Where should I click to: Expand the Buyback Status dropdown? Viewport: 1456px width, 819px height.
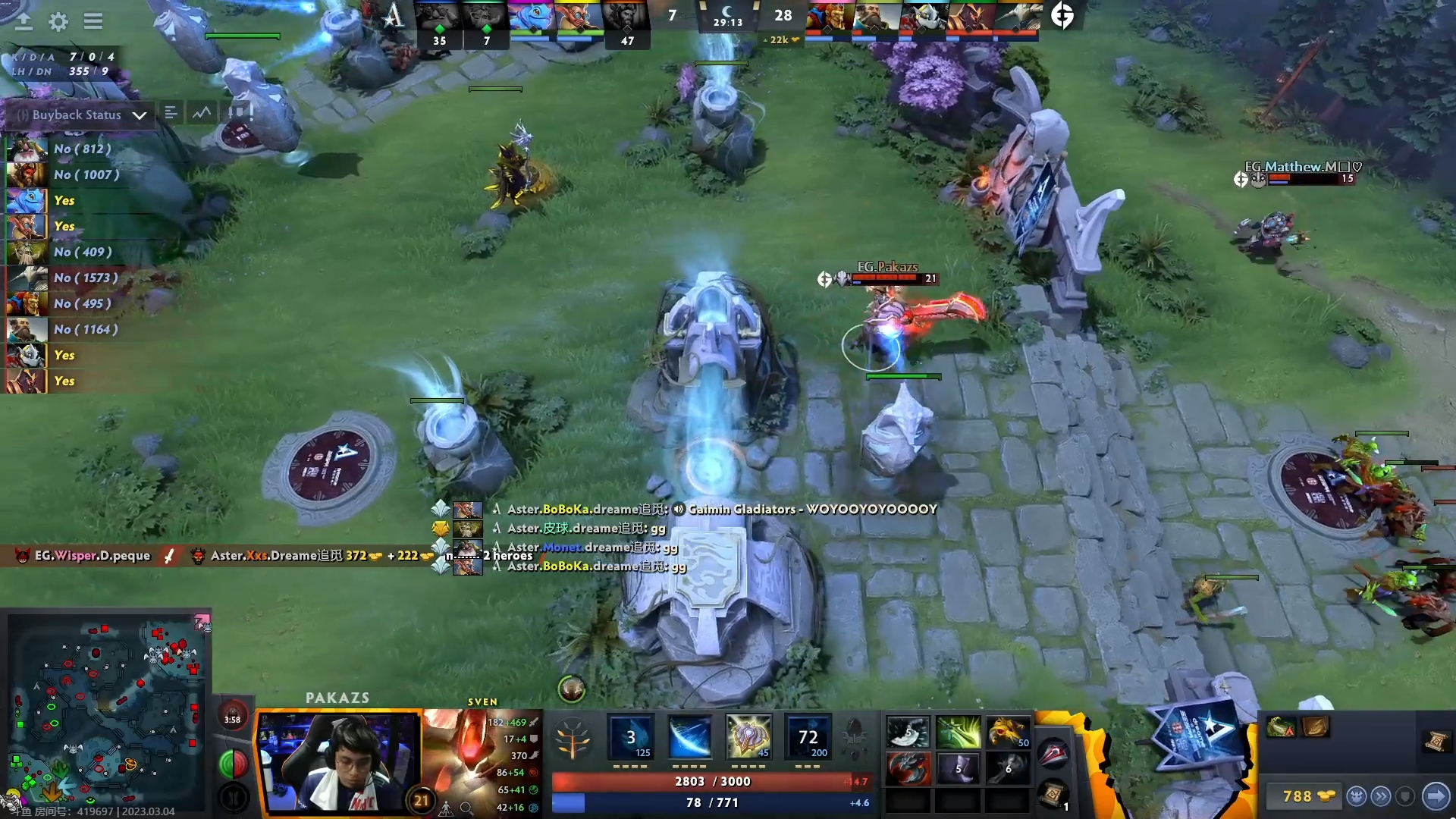coord(140,115)
